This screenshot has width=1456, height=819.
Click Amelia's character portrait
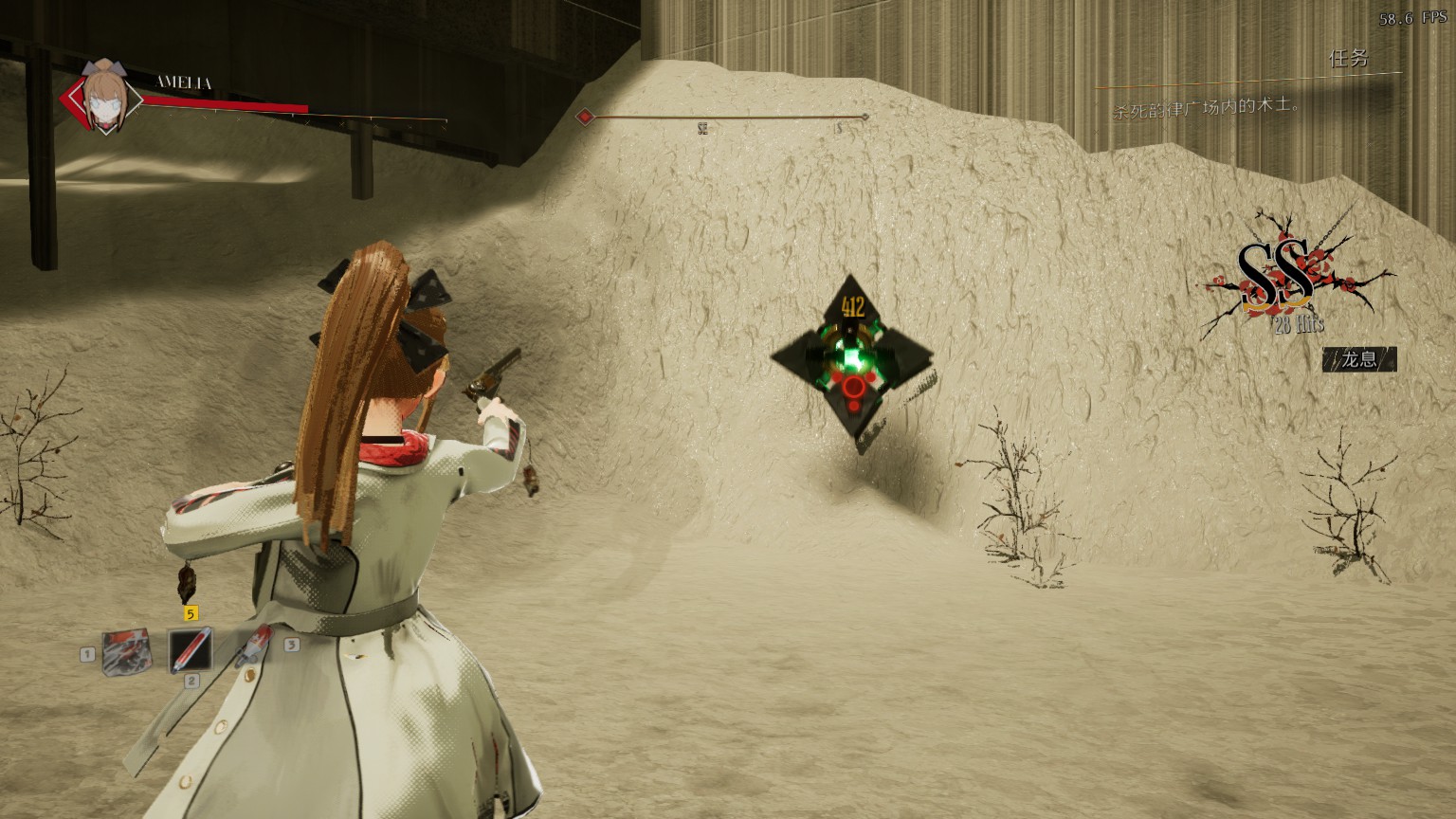102,95
